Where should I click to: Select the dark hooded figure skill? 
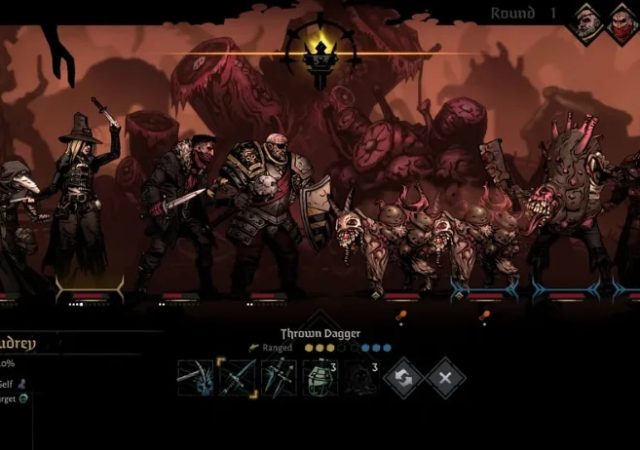[x=361, y=378]
